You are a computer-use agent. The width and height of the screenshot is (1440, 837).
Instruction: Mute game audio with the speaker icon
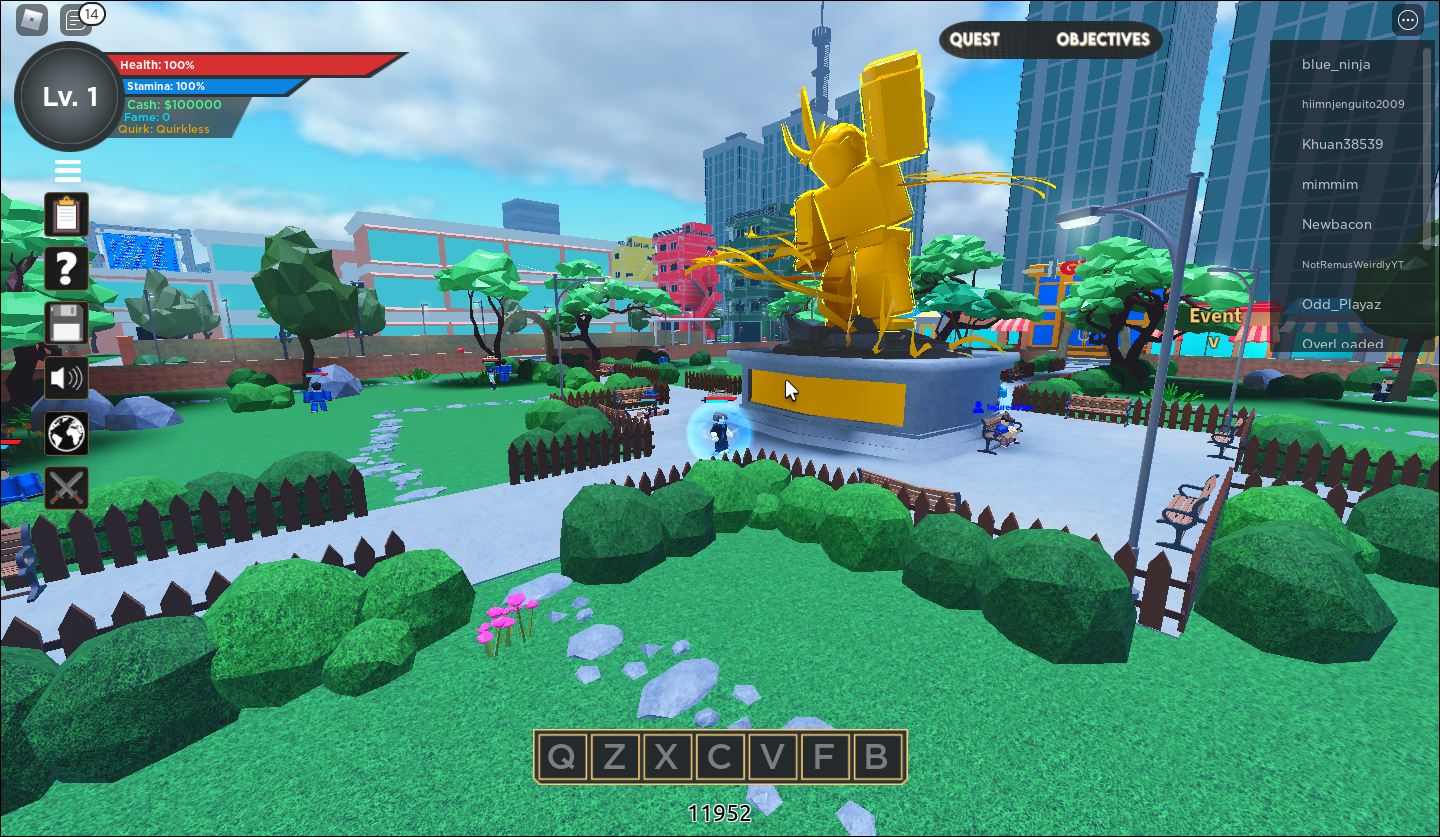click(66, 378)
